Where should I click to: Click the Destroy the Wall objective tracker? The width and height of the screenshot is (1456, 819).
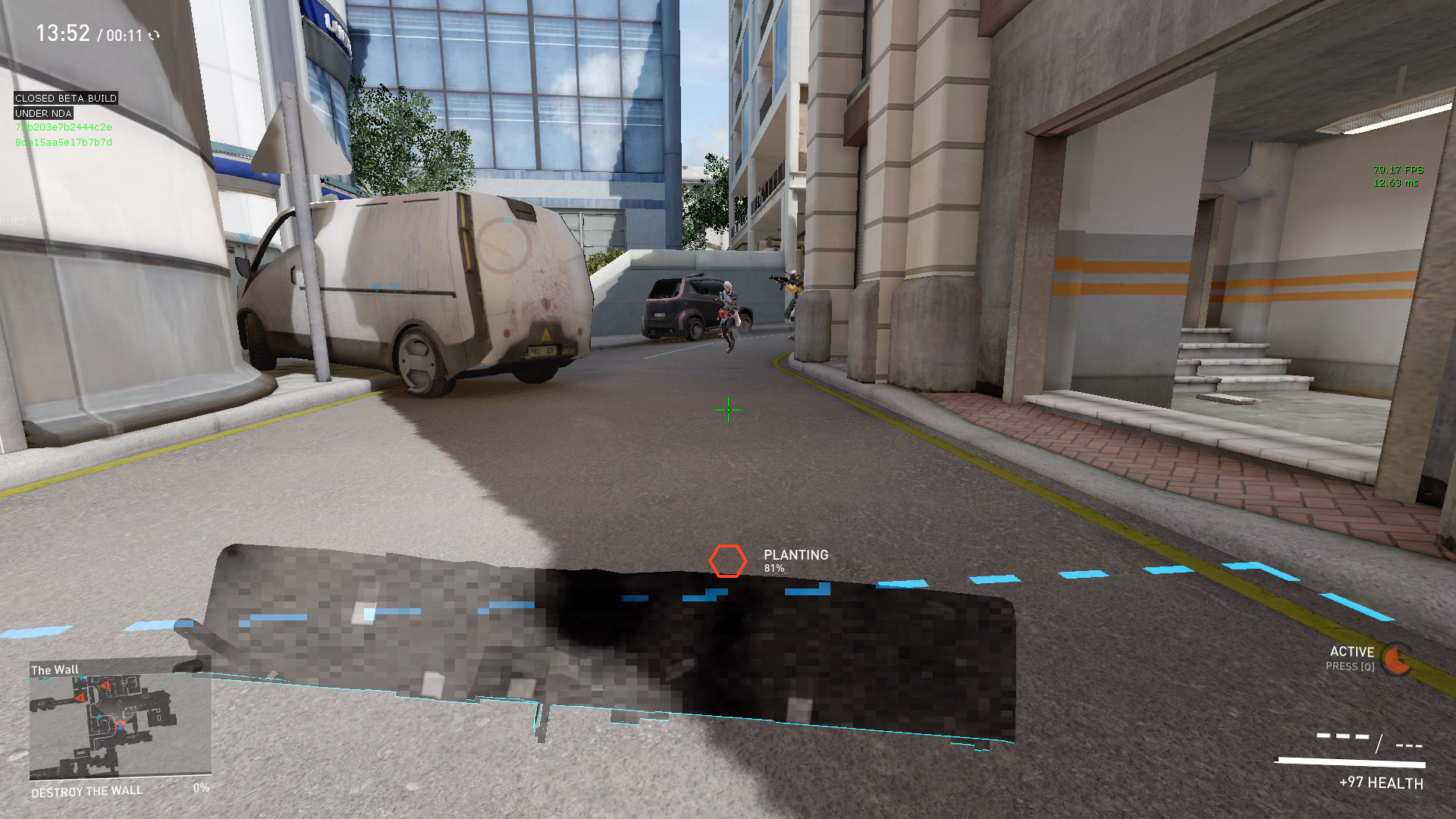(87, 791)
